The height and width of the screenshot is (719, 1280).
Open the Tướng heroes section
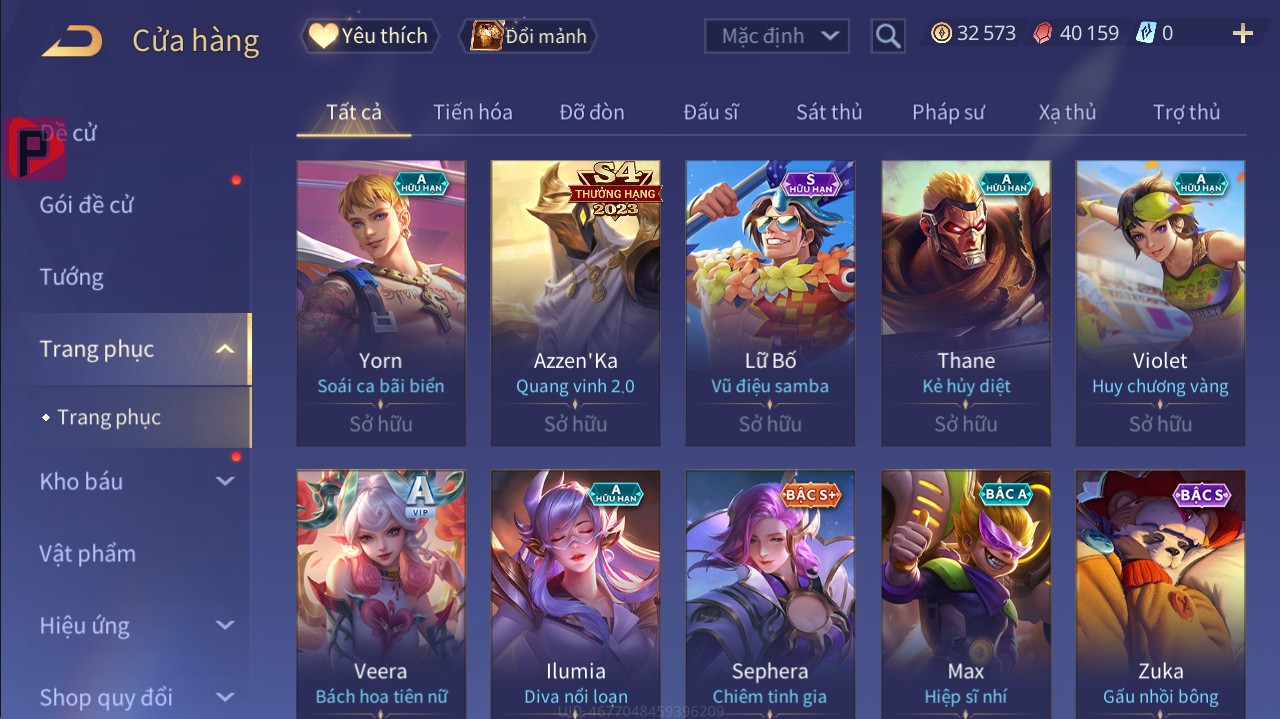coord(71,277)
